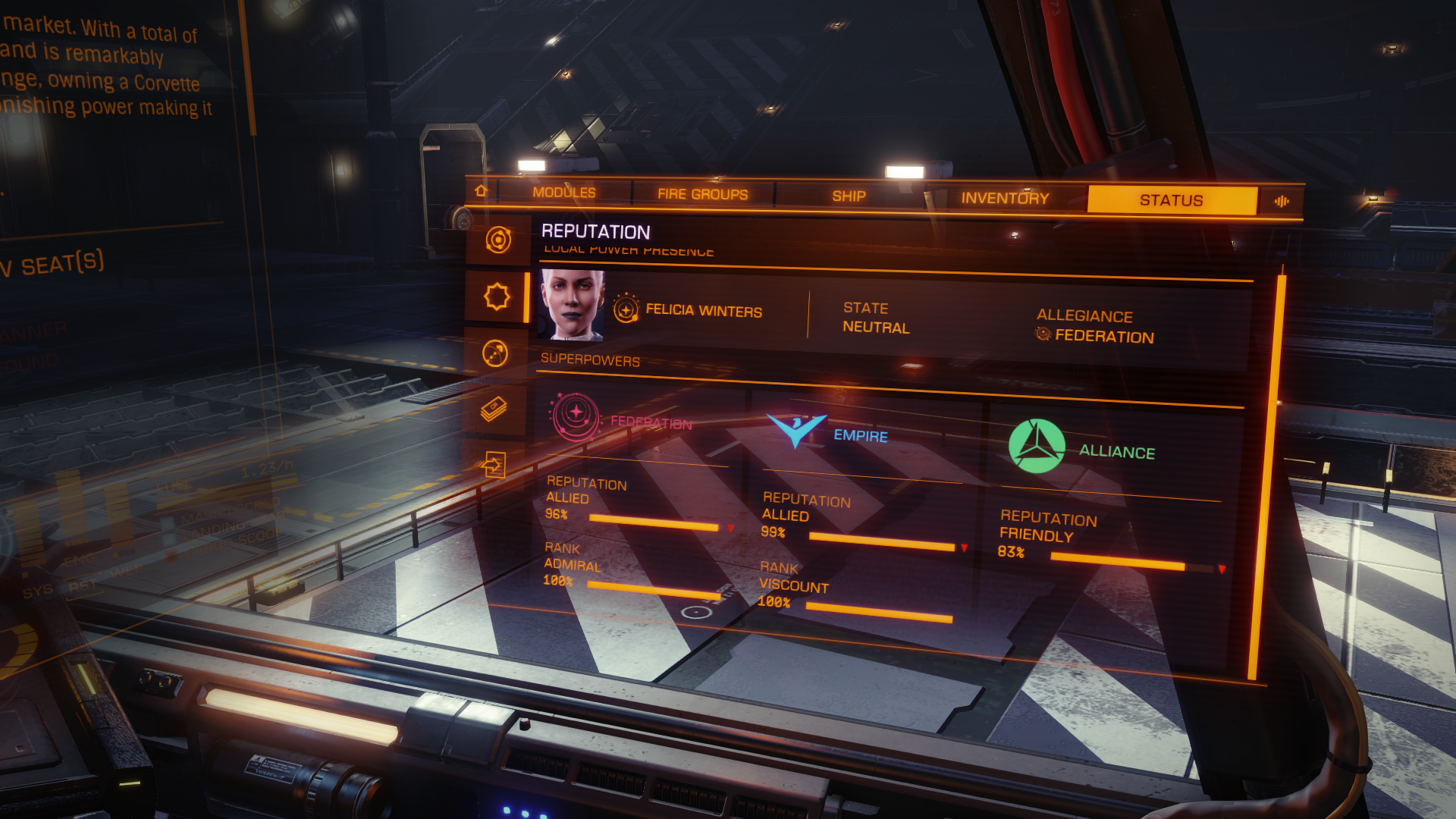
Task: Click the audio waveform icon tab
Action: (1282, 201)
